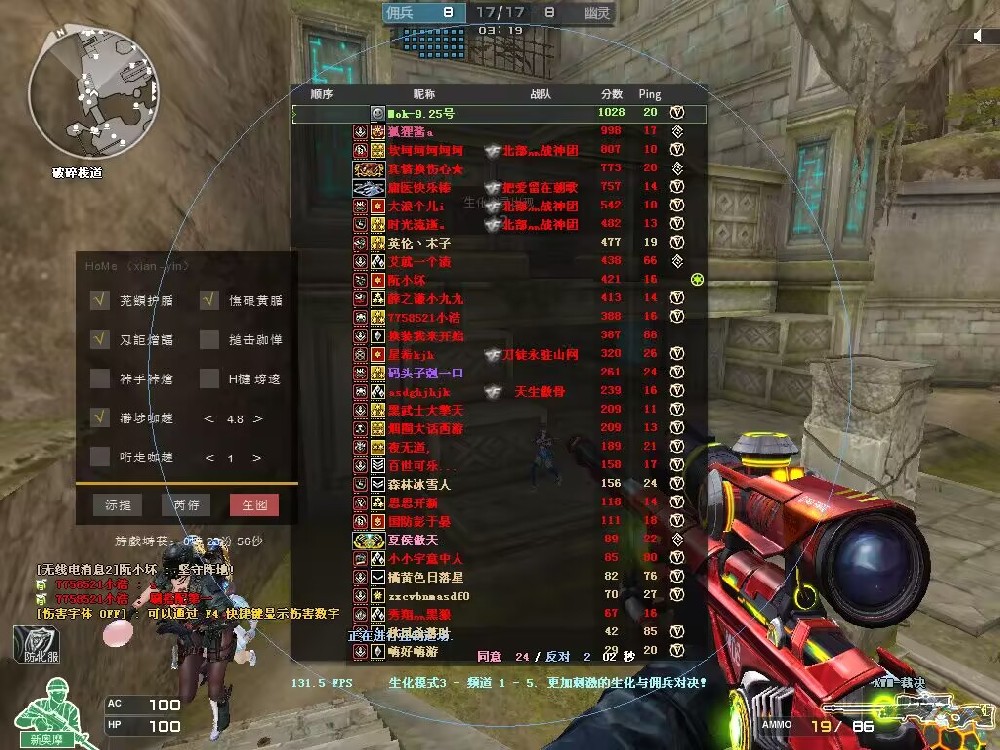
Task: Increase the 4.8 value with right arrow
Action: [x=258, y=419]
